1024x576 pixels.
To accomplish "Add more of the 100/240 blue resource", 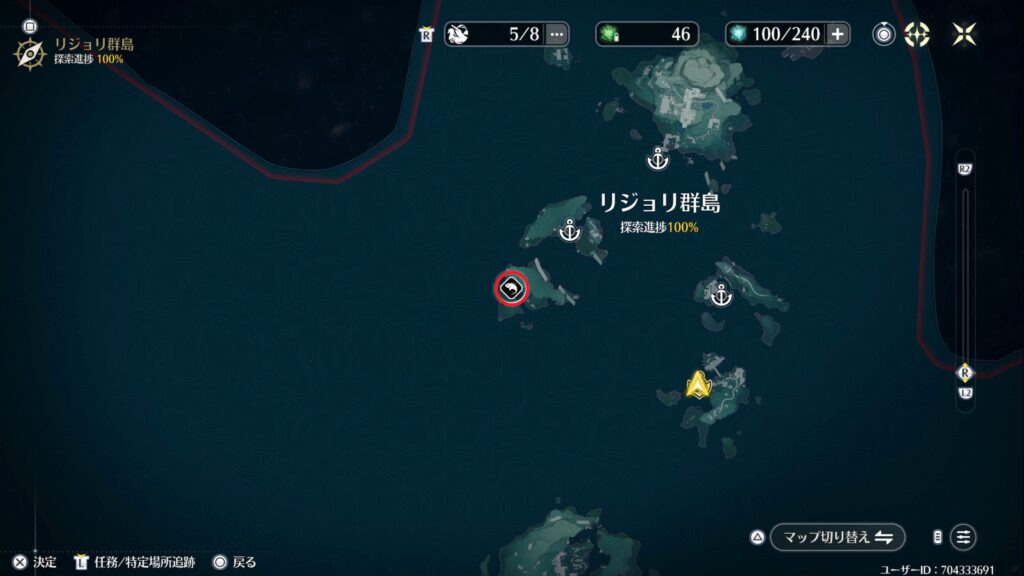I will (x=838, y=34).
